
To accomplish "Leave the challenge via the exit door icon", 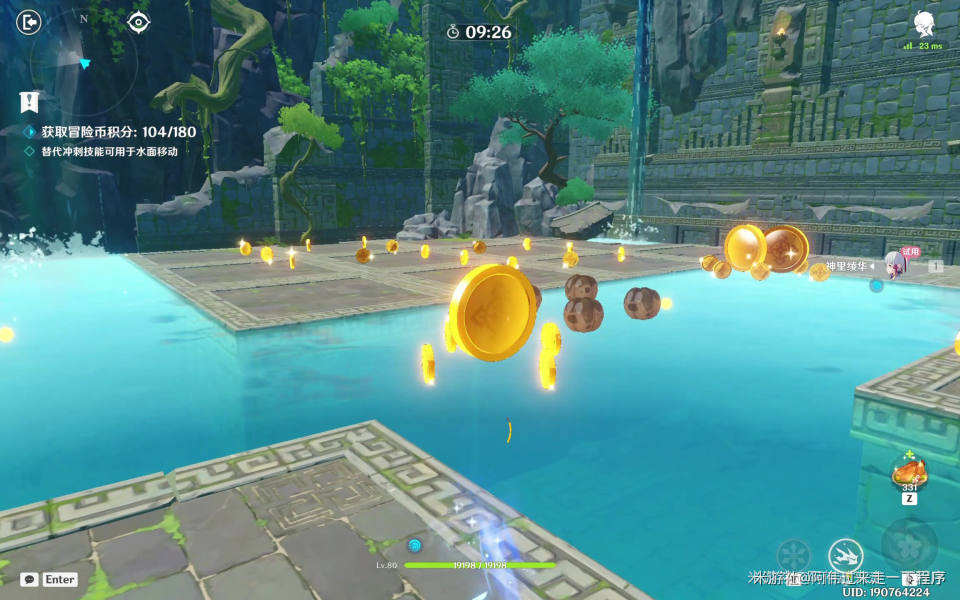I will click(x=29, y=22).
